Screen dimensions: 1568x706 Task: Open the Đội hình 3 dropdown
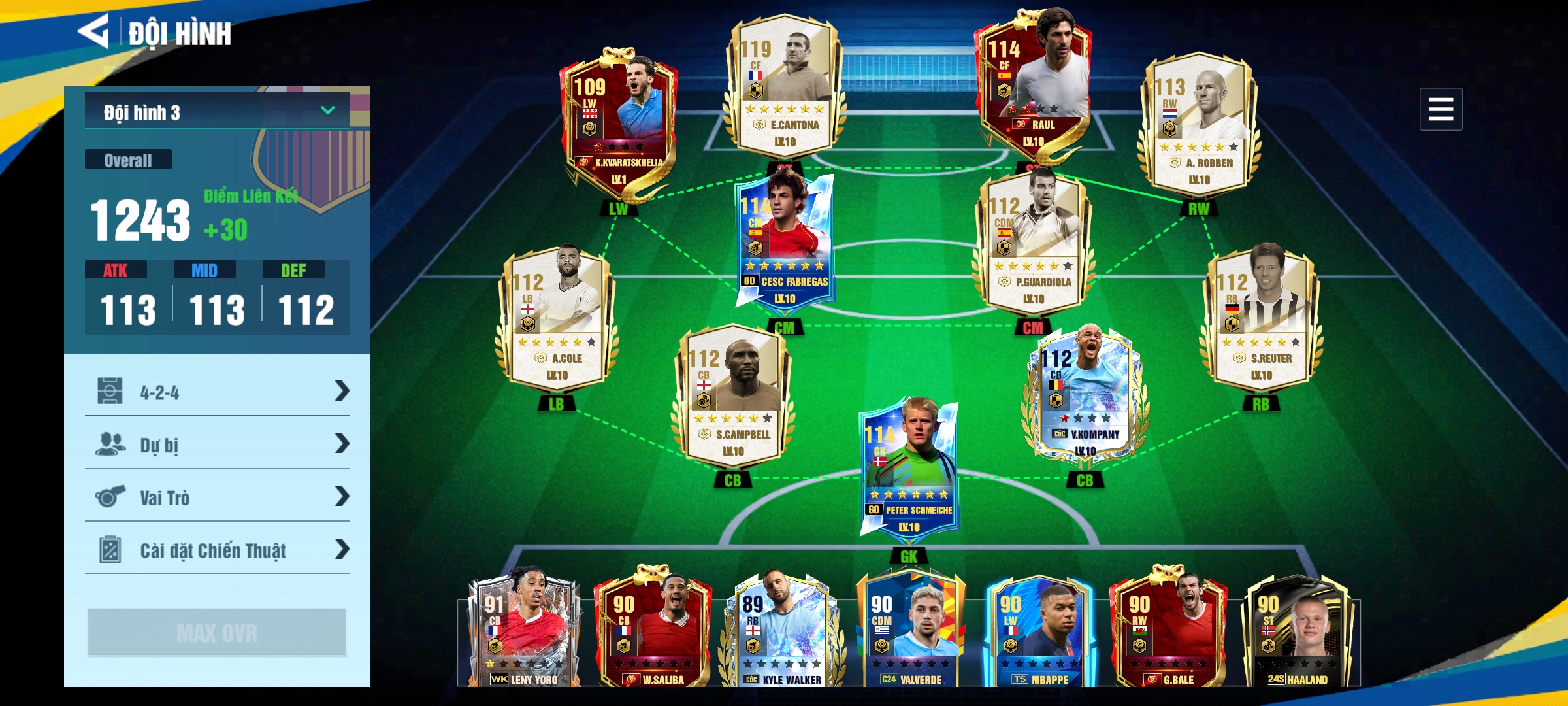(x=218, y=112)
